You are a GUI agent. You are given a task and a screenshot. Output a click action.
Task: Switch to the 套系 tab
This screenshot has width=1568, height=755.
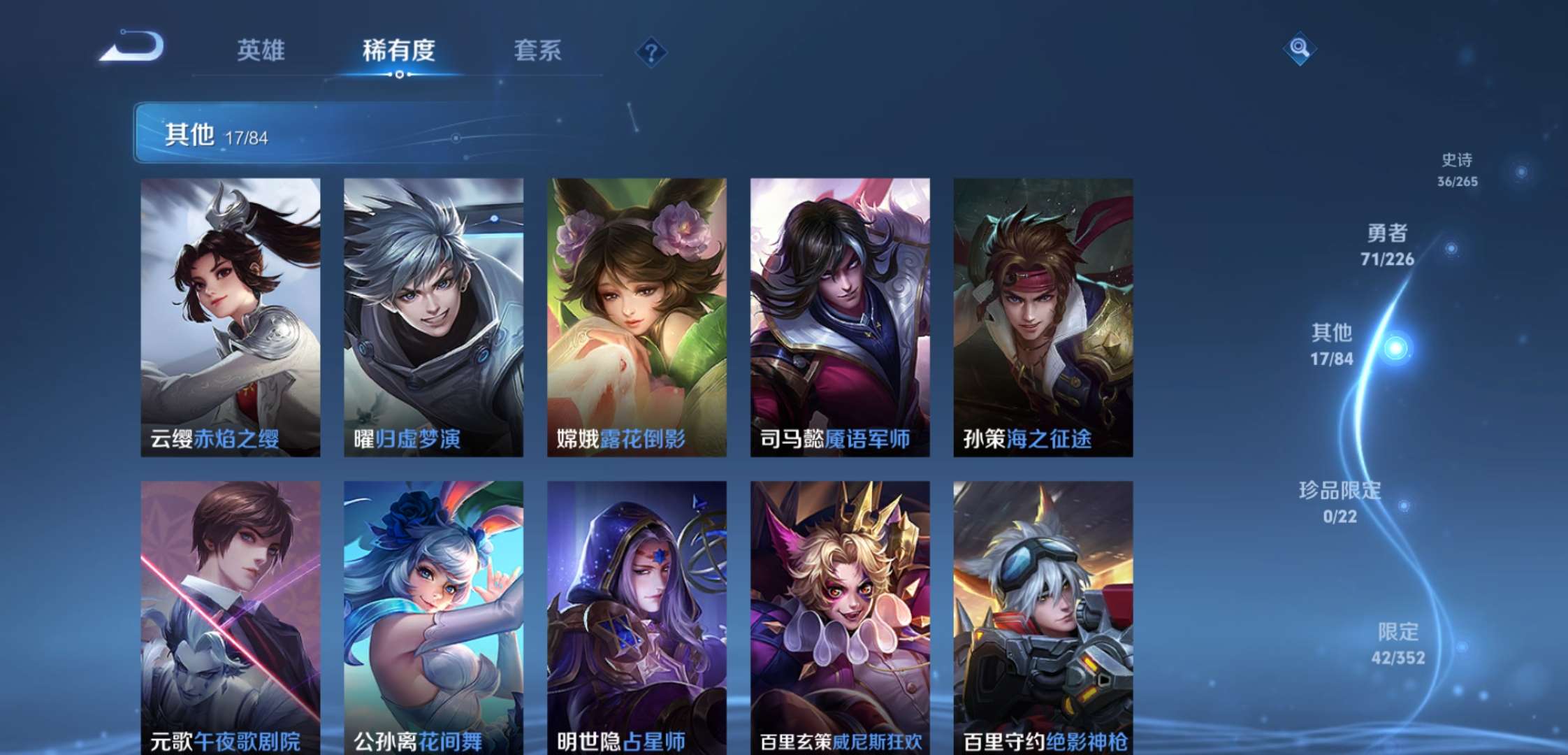coord(539,50)
